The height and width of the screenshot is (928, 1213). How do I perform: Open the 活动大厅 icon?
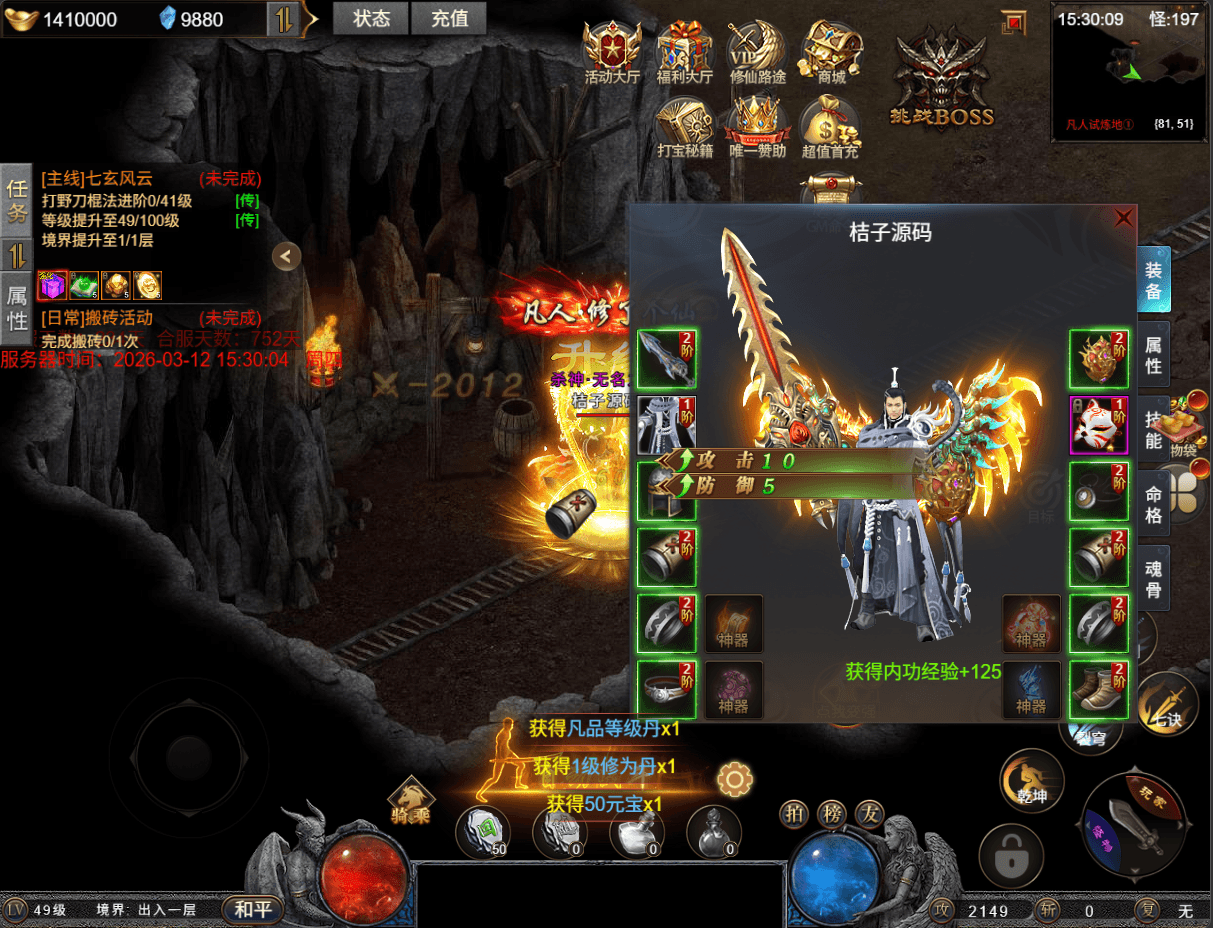(x=612, y=53)
